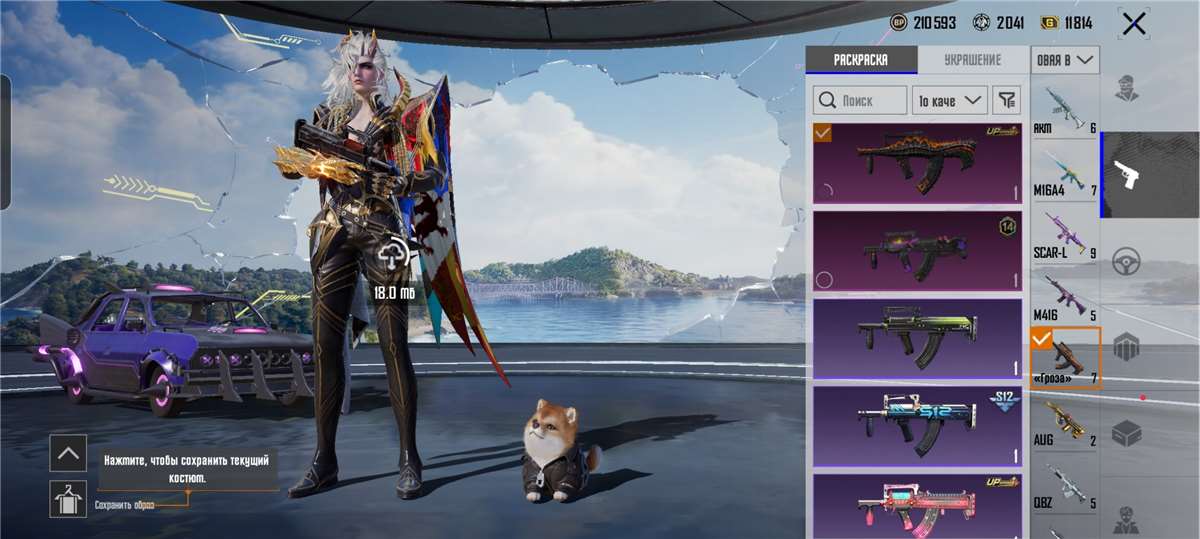1200x539 pixels.
Task: Choose the AKM weapon entry
Action: (x=1065, y=110)
